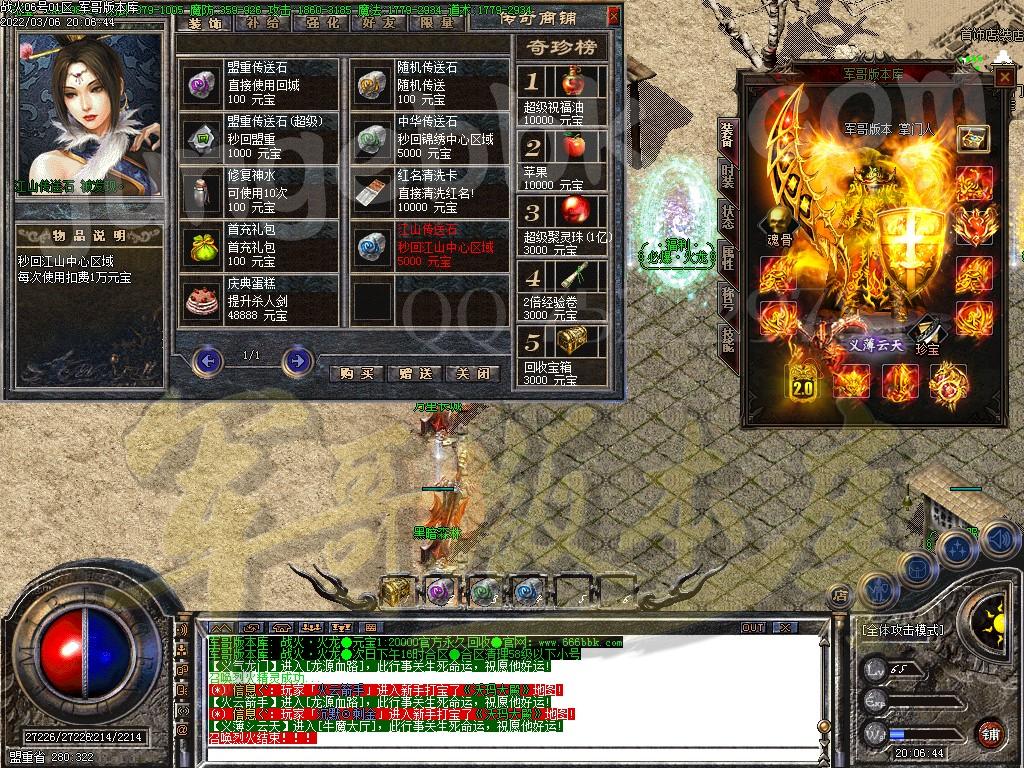Screen dimensions: 1024x768
Task: Click the 购买 (Buy) button
Action: 357,373
